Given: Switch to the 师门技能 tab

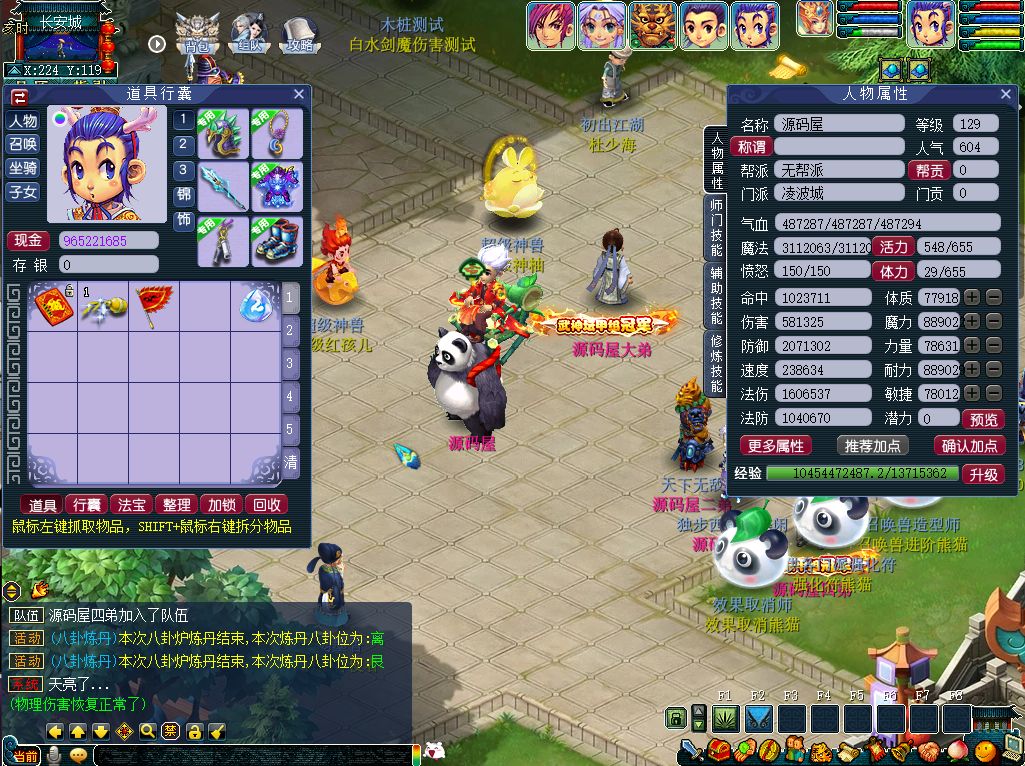Looking at the screenshot, I should click(716, 229).
